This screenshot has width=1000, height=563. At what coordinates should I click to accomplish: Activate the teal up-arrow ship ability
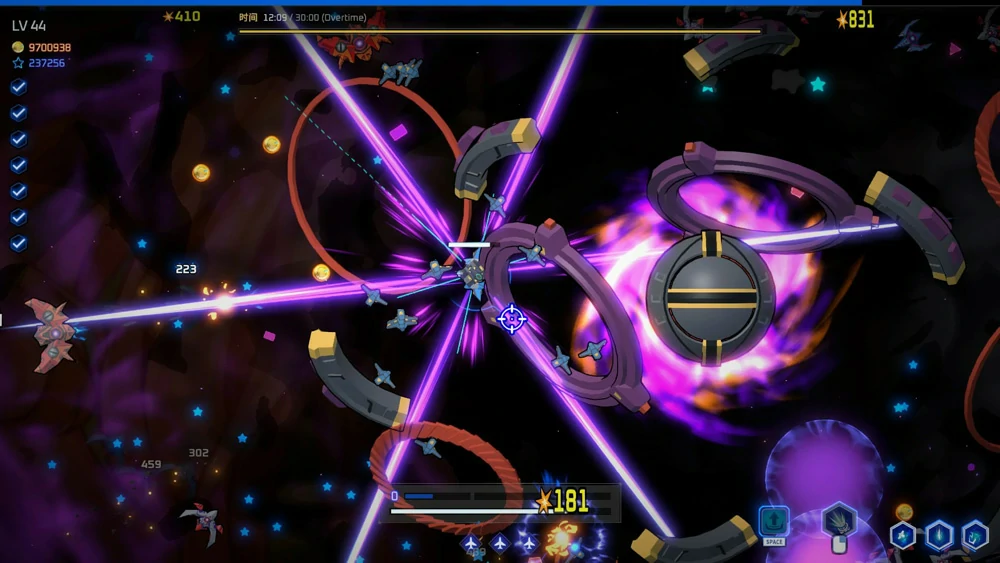coord(774,522)
